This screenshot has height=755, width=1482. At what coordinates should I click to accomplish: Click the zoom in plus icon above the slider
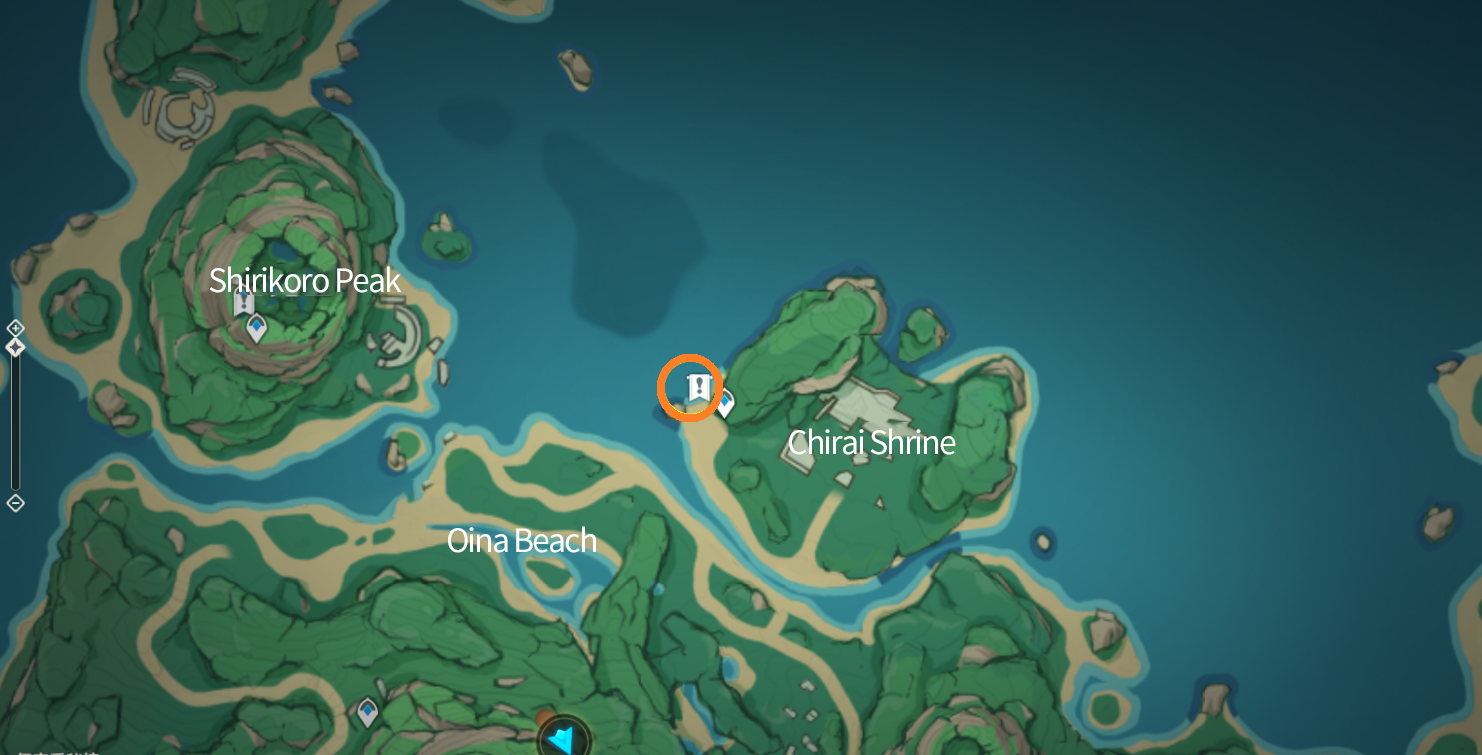click(15, 327)
